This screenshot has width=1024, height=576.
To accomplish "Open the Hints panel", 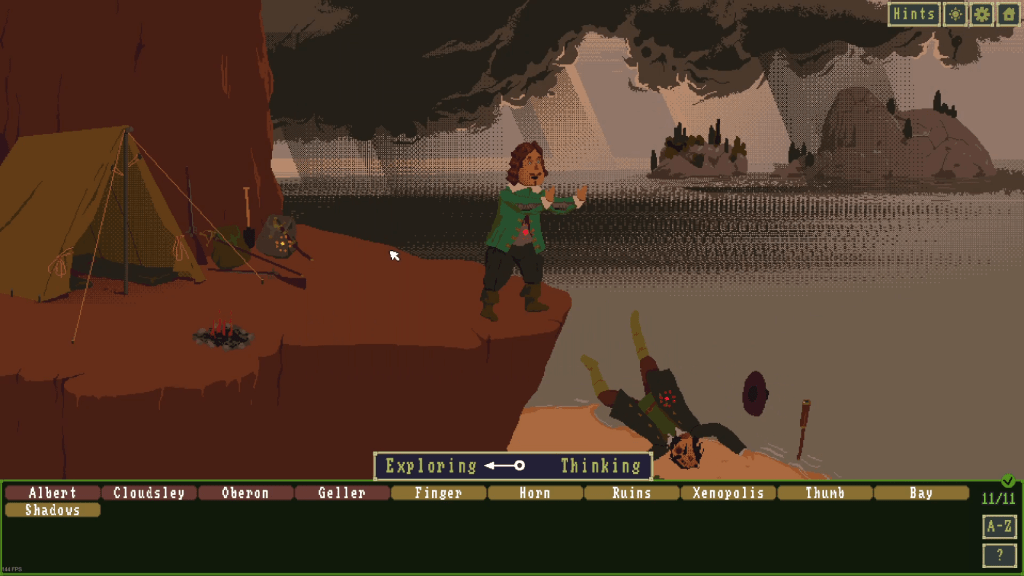I will pos(914,14).
